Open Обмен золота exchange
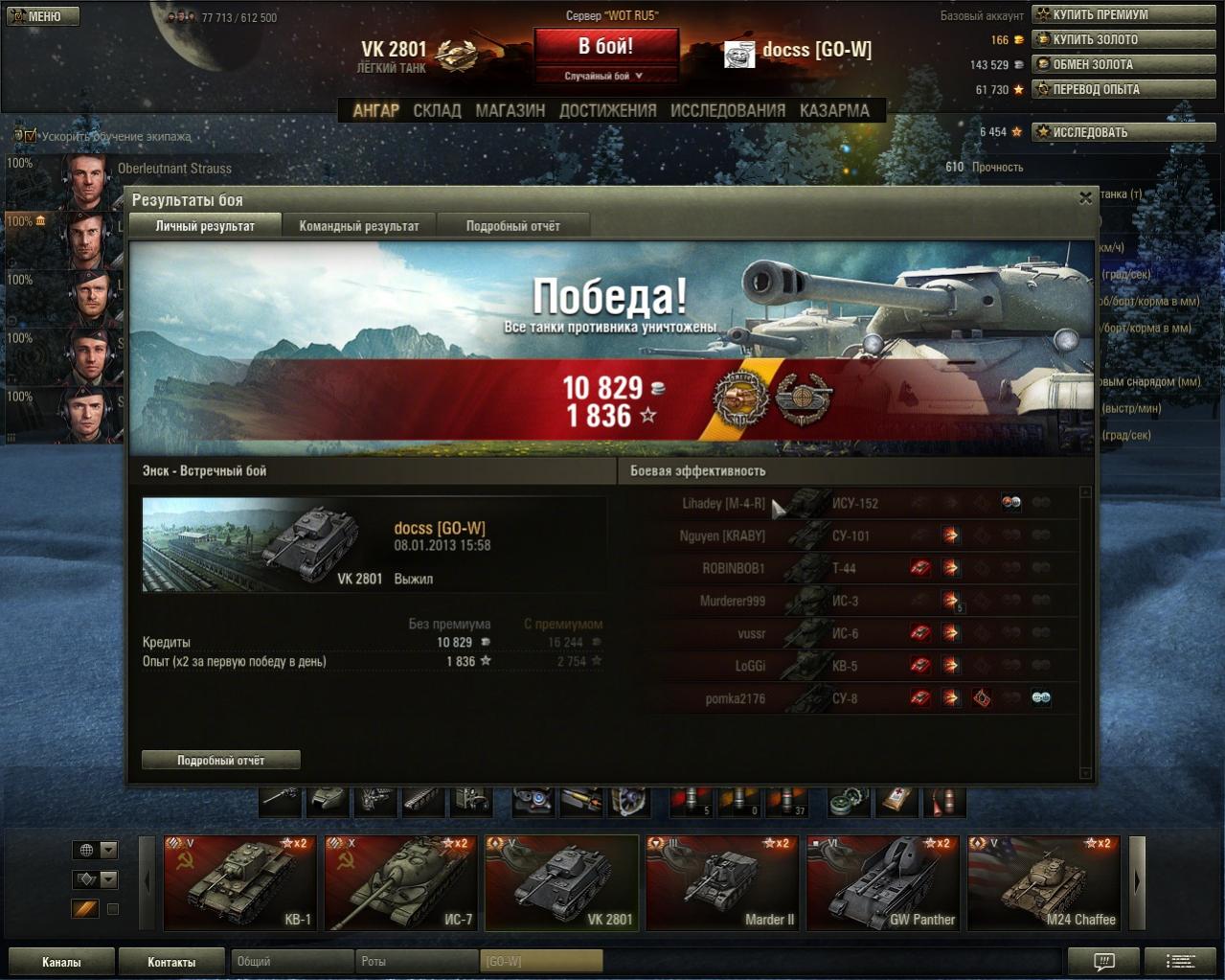The width and height of the screenshot is (1225, 980). [1123, 64]
